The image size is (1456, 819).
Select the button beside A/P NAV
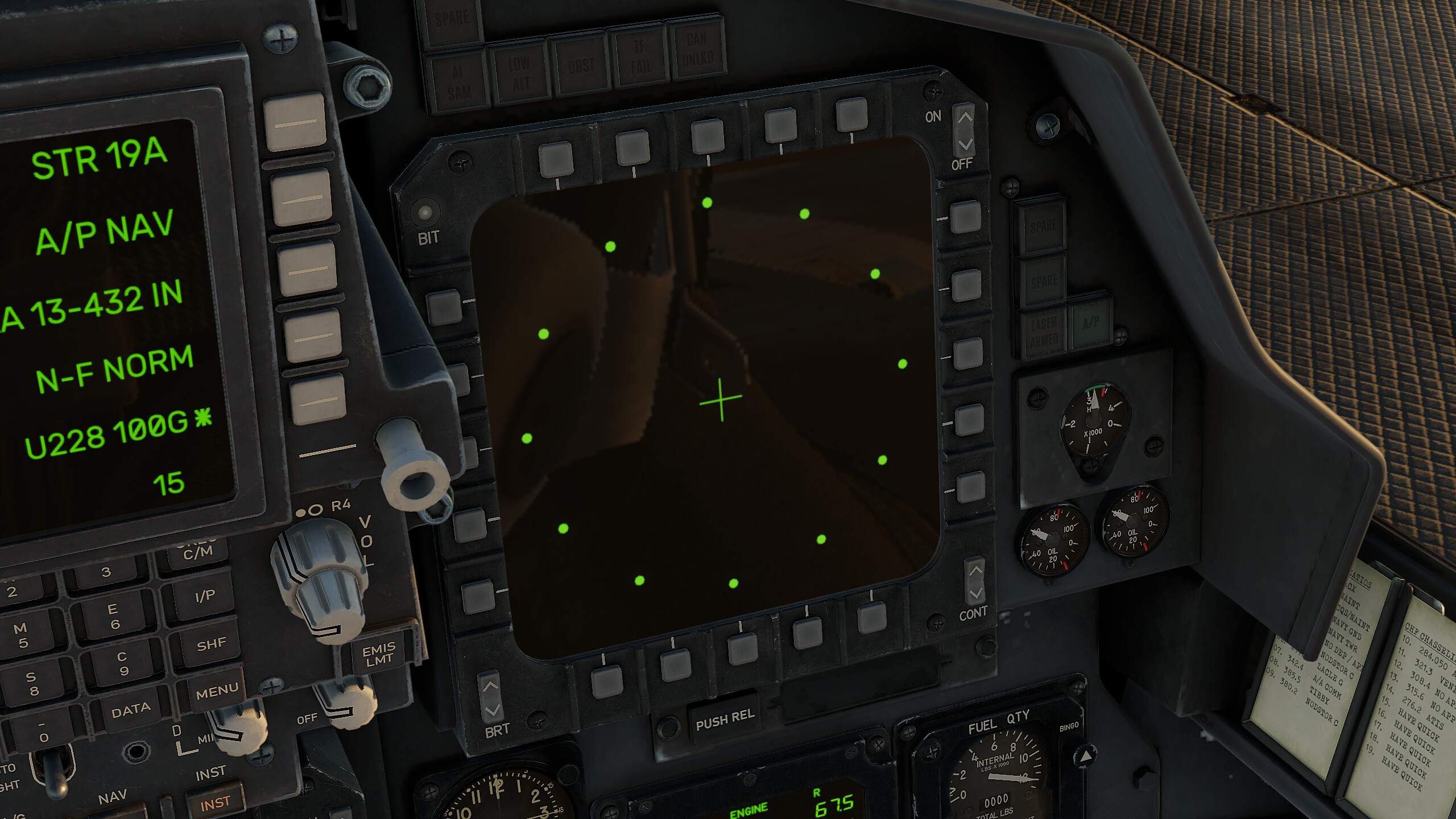click(x=302, y=198)
